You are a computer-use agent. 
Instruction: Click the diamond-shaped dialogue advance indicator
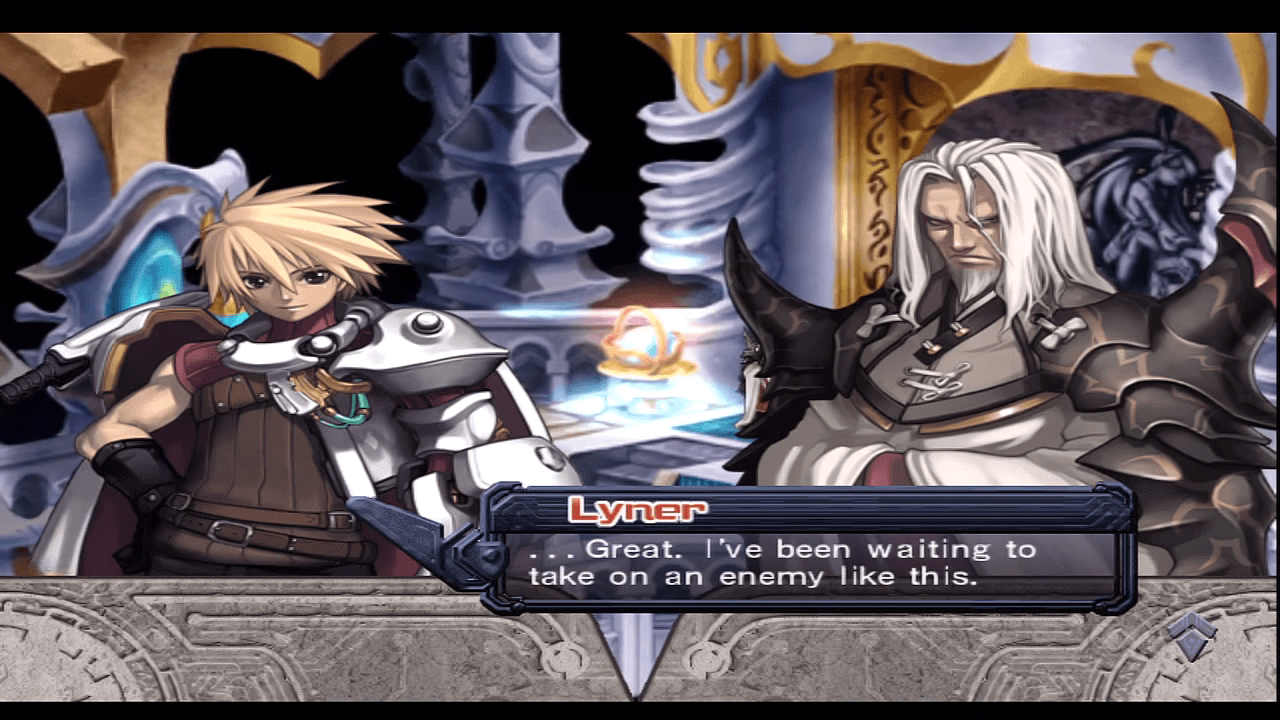pyautogui.click(x=1190, y=646)
